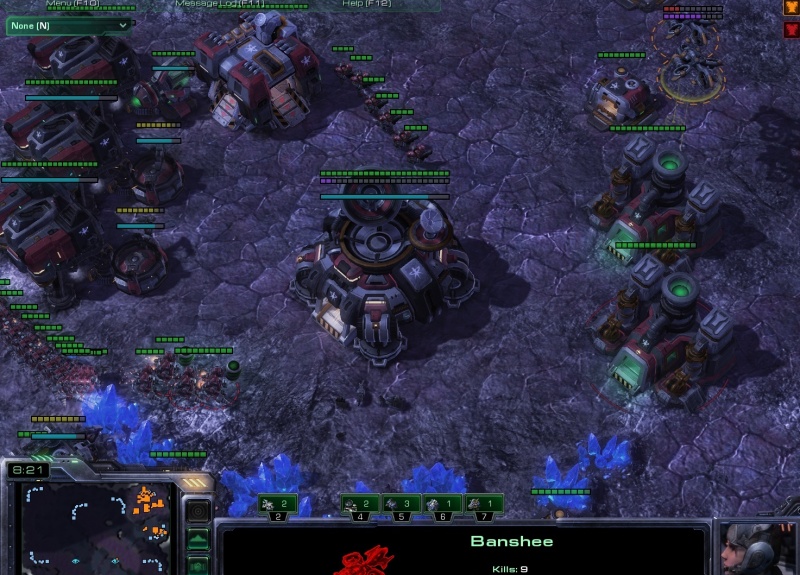Click the Banshee pilot portrait
Viewport: 800px width, 575px height.
tap(757, 549)
